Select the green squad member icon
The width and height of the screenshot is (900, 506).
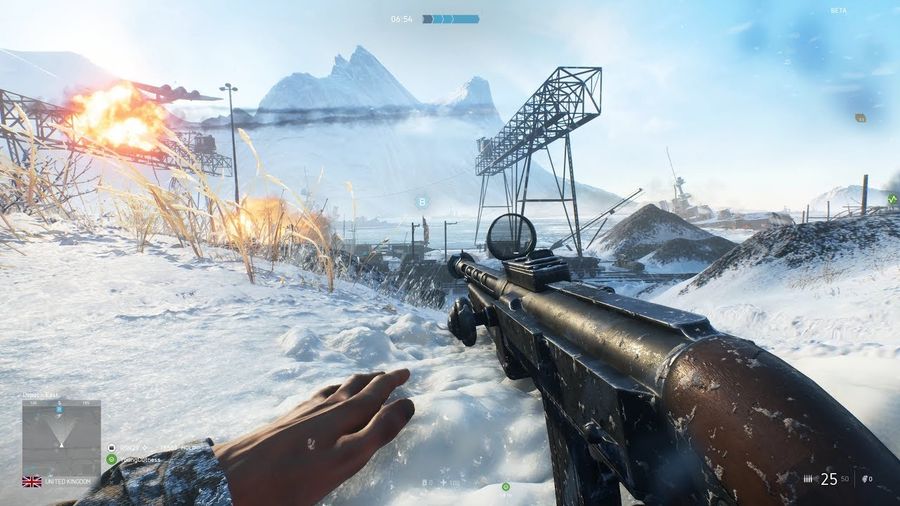pos(111,459)
